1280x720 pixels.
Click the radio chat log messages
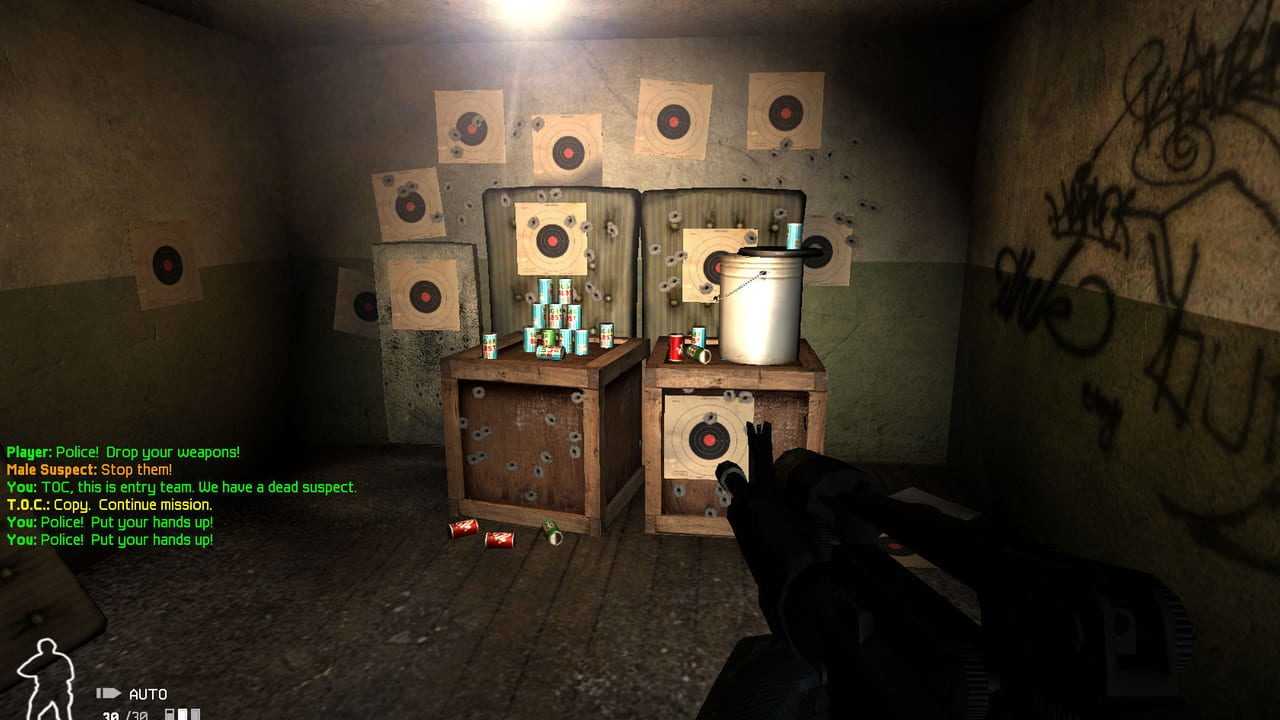[x=181, y=496]
